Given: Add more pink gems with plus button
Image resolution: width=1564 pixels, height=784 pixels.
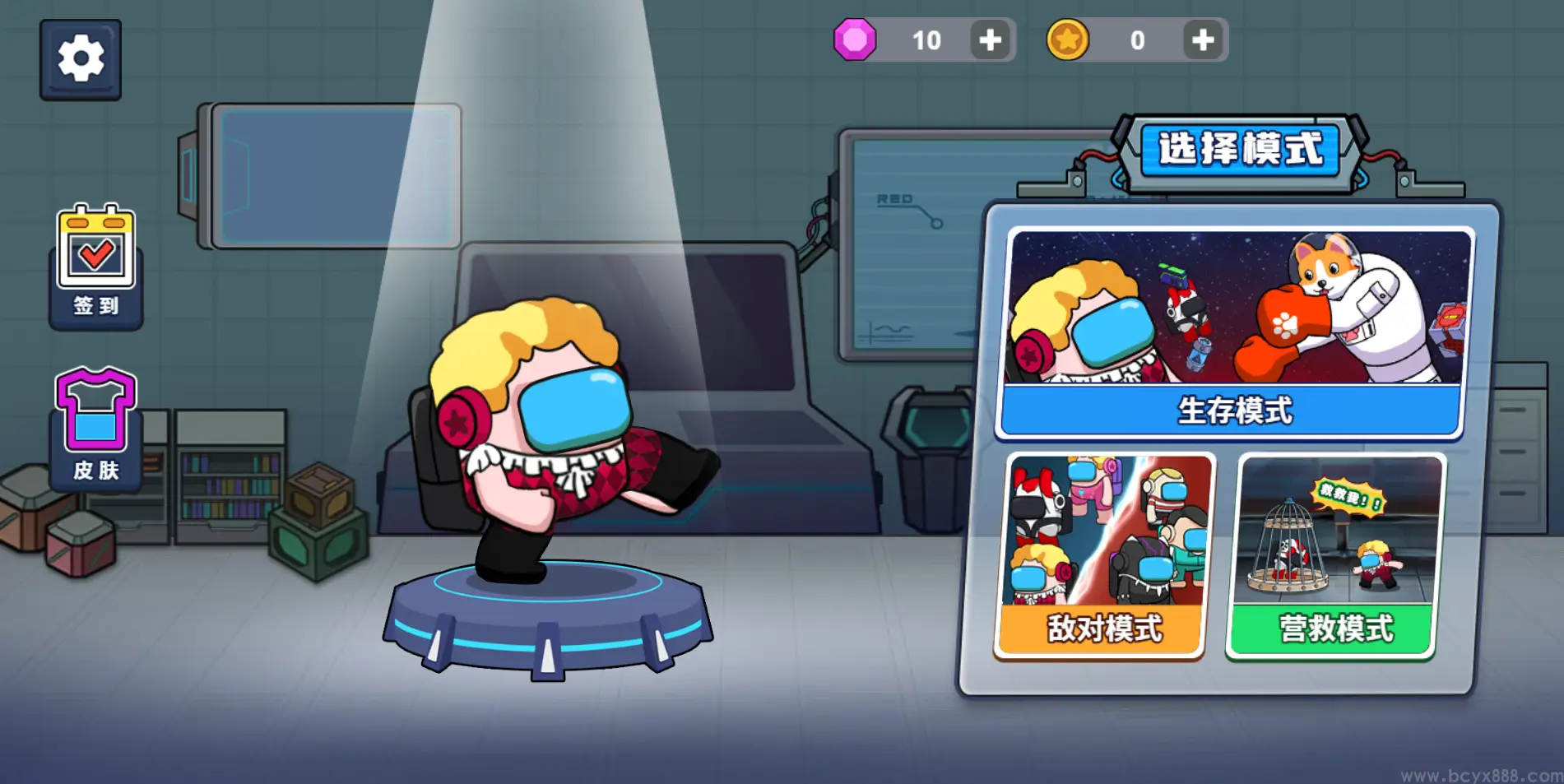Looking at the screenshot, I should pyautogui.click(x=991, y=40).
